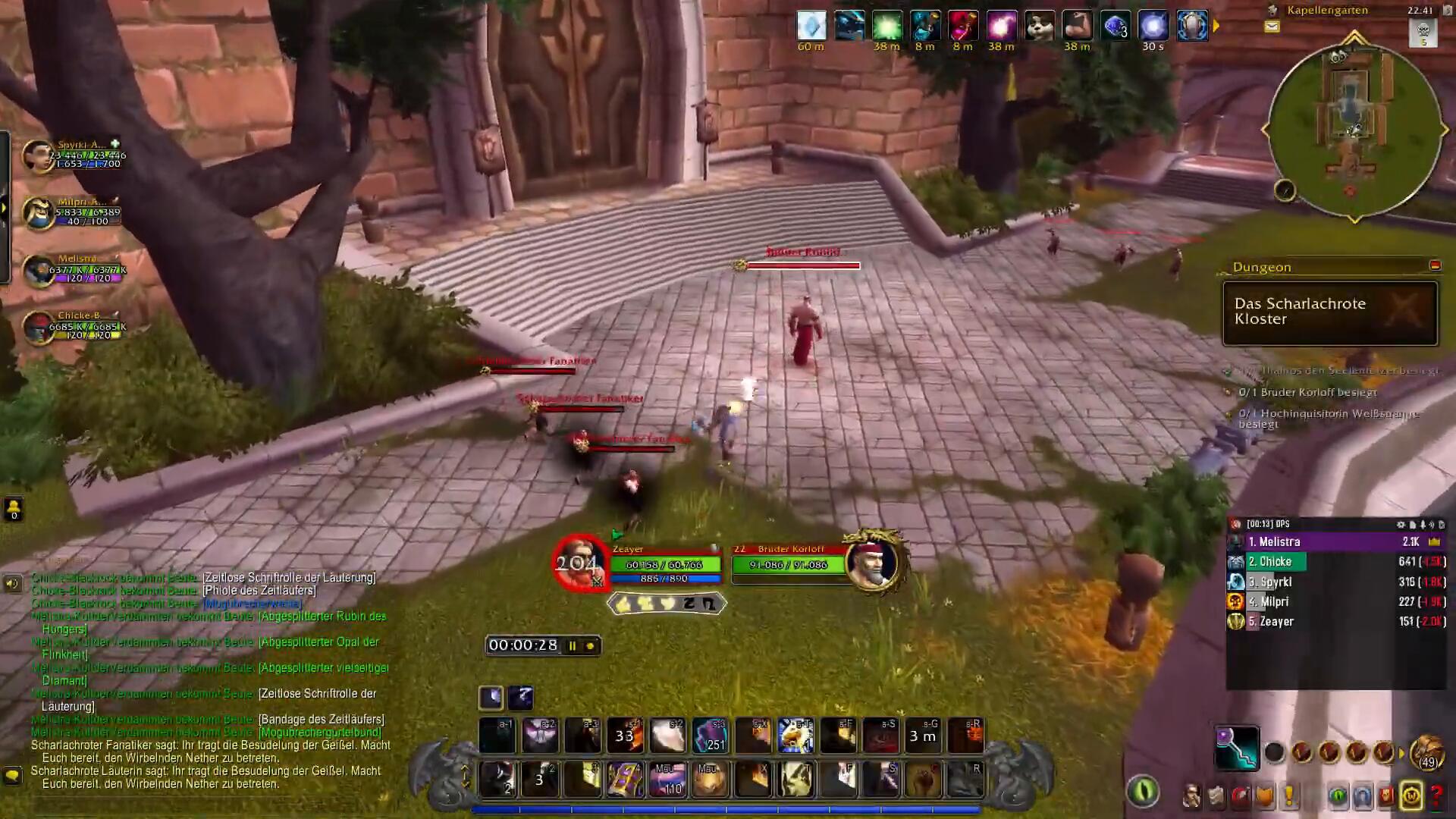Open the main backpack bag
This screenshot has width=1456, height=819.
tap(1427, 752)
